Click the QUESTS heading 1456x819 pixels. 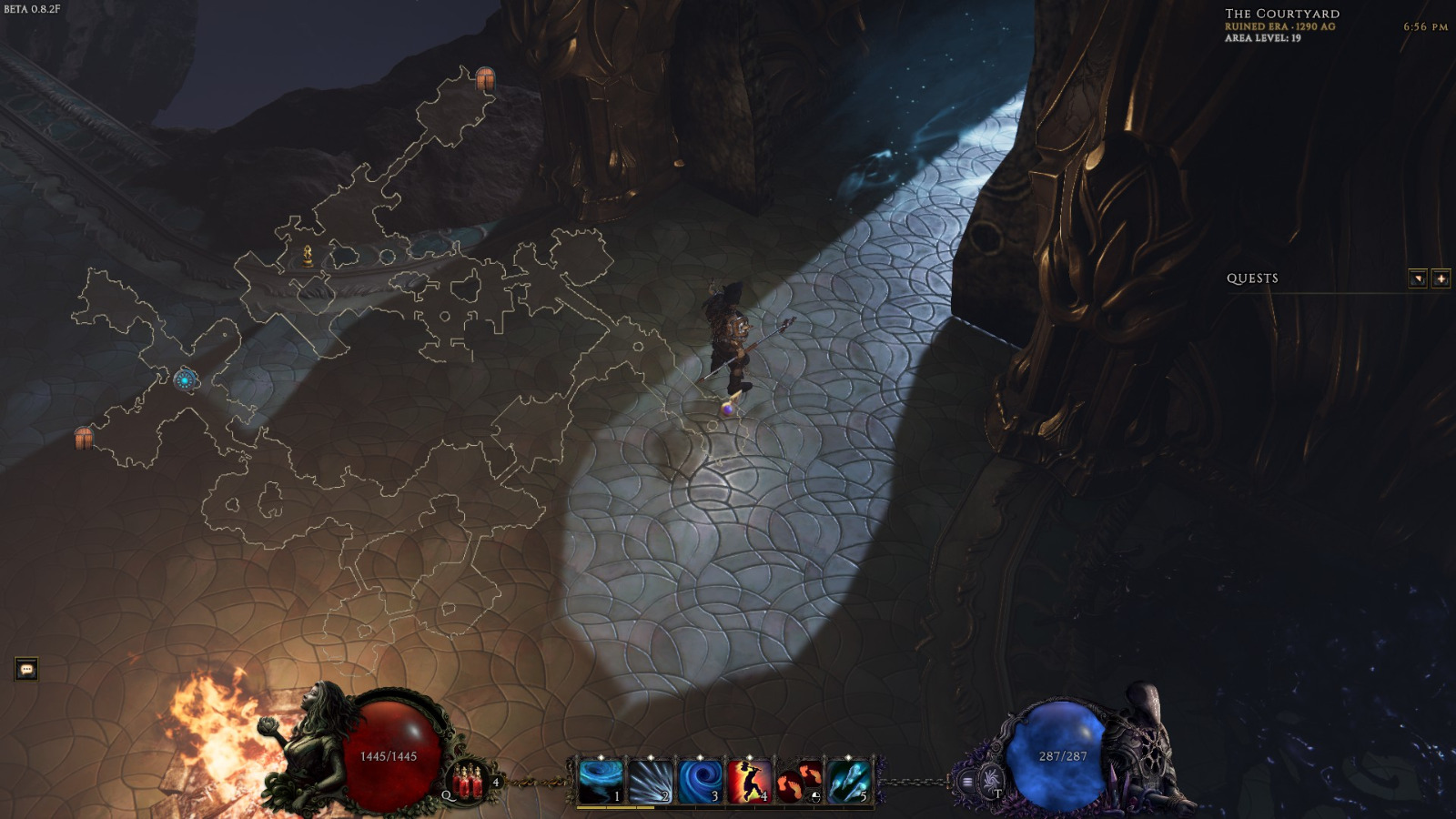(x=1252, y=280)
